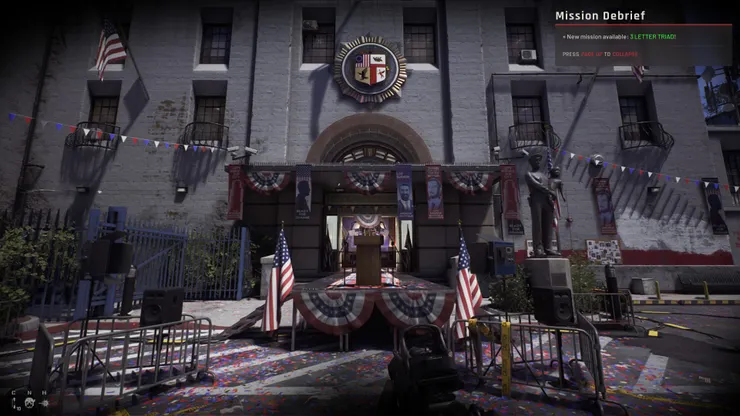
Task: Activate the flashbang grenade icon
Action: [x=45, y=403]
